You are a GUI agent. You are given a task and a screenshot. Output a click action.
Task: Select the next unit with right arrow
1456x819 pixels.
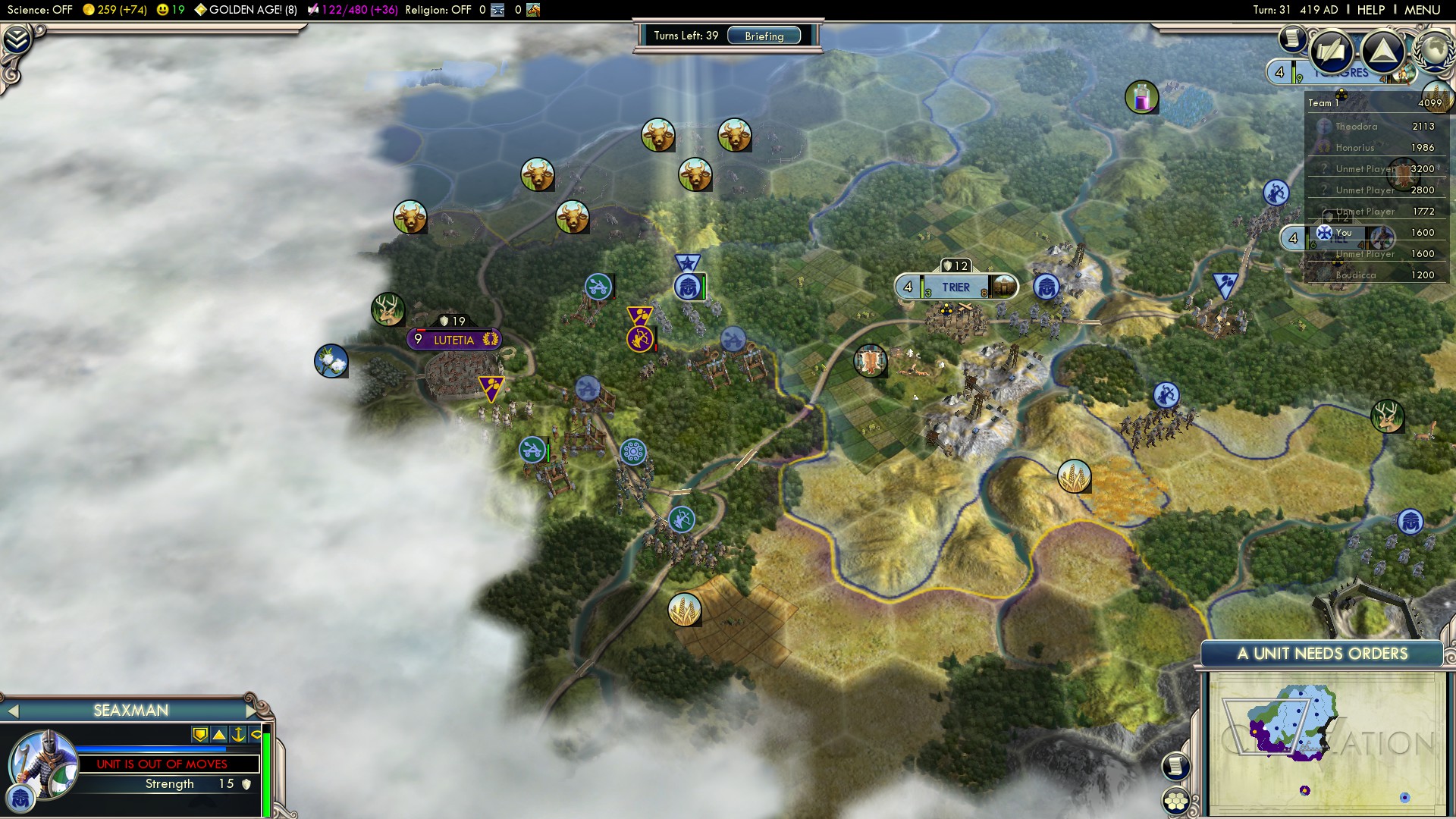252,711
